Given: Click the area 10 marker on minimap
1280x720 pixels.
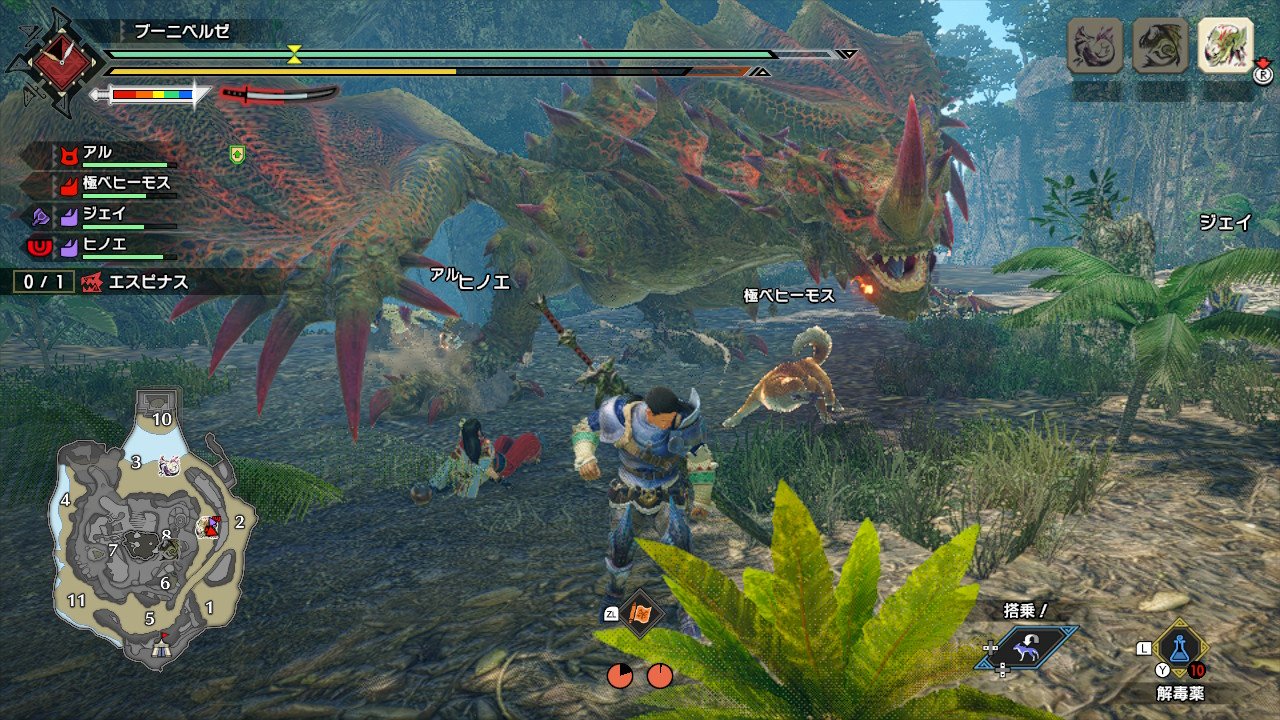Looking at the screenshot, I should point(161,418).
